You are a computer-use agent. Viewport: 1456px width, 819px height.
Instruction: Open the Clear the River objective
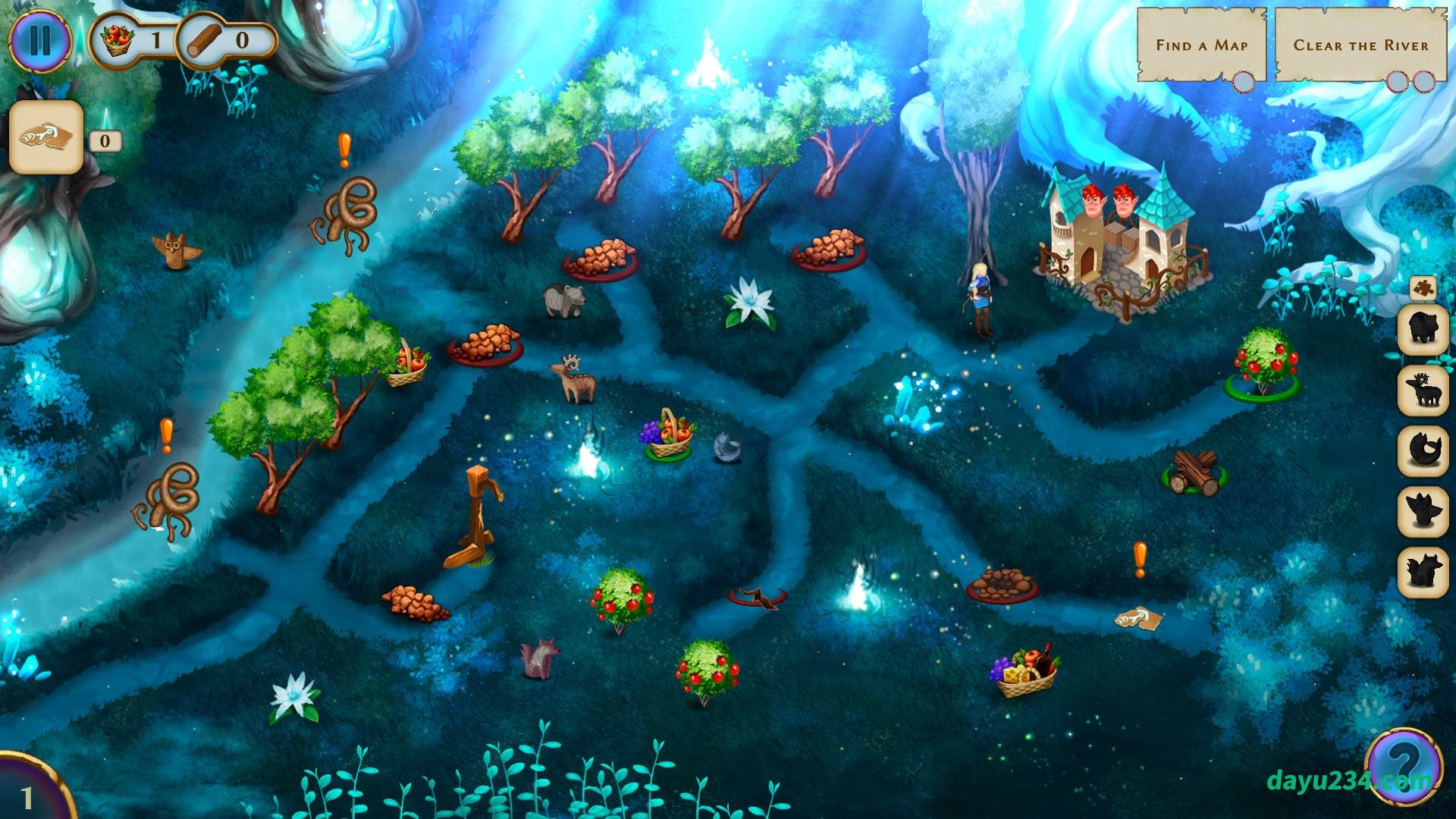point(1360,45)
